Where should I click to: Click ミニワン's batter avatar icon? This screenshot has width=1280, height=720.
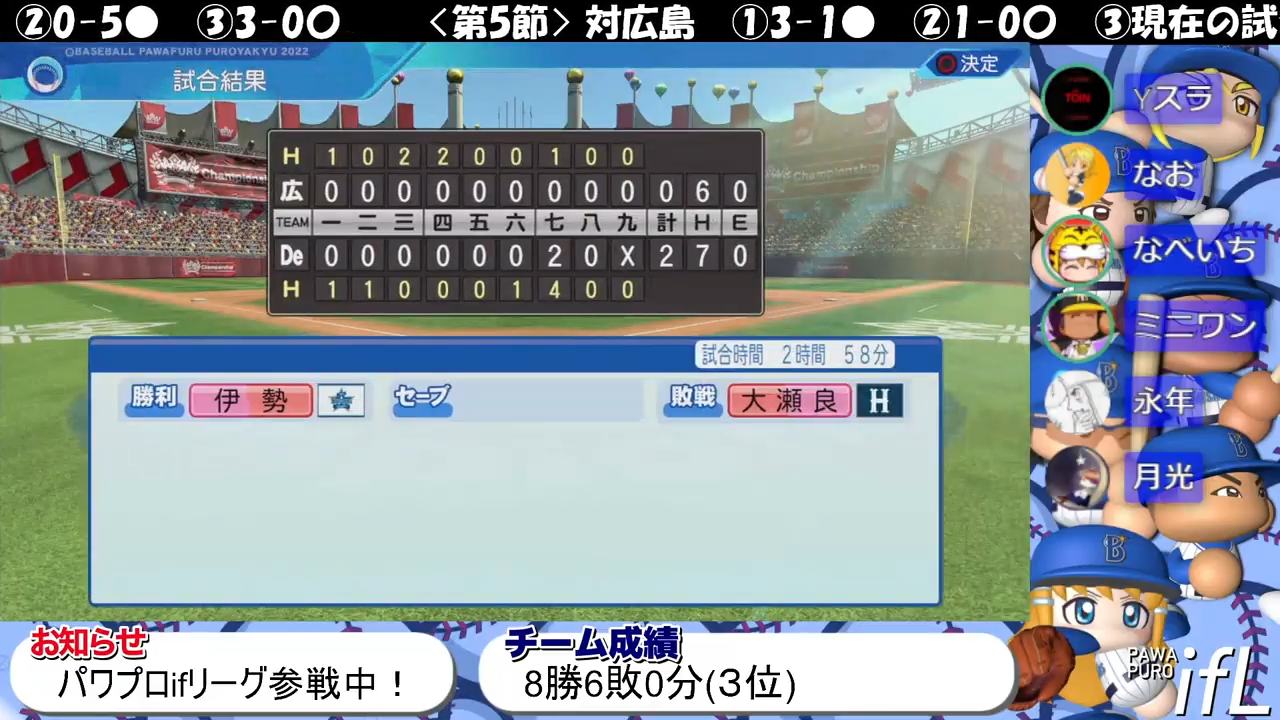(x=1078, y=326)
